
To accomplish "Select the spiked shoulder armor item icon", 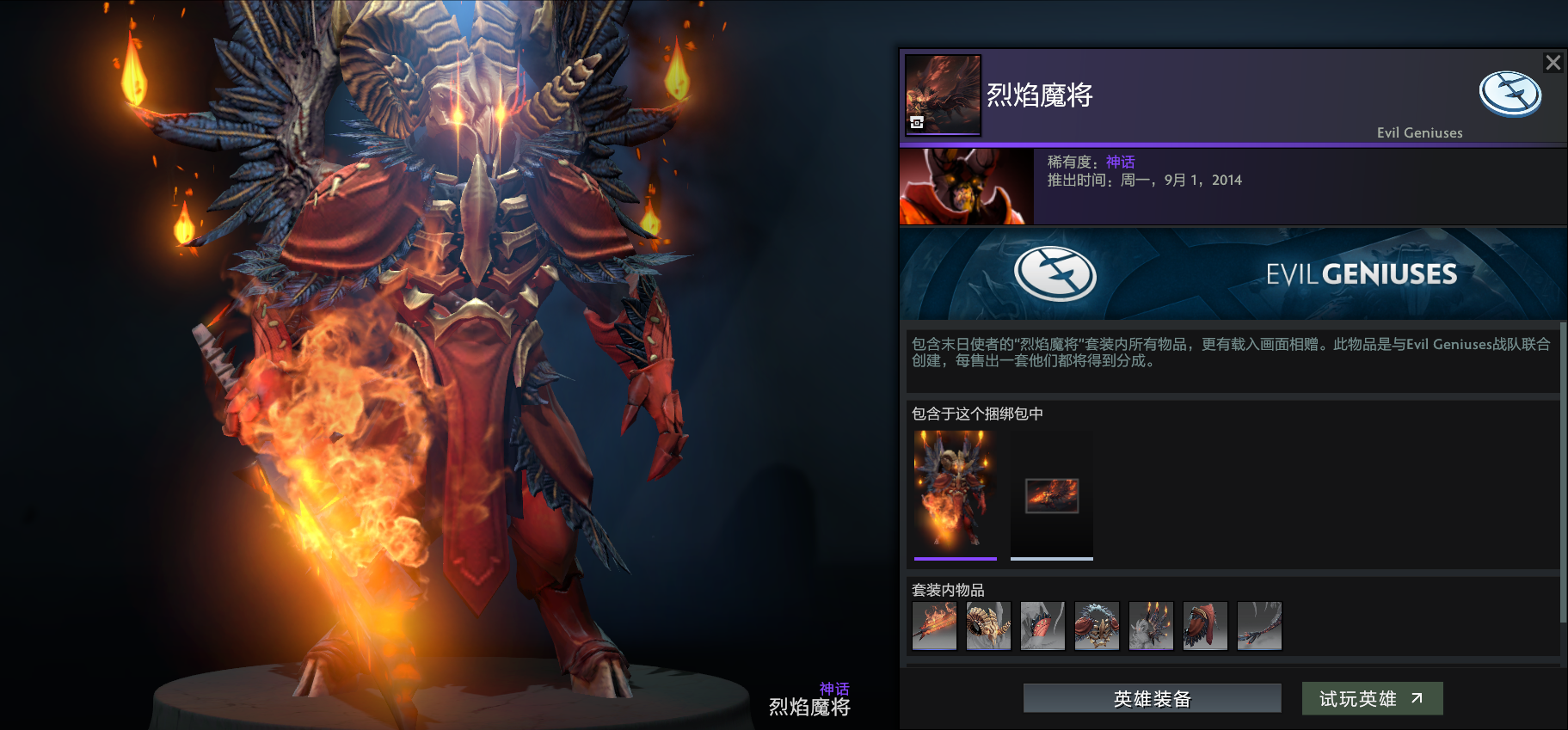I will 1097,625.
